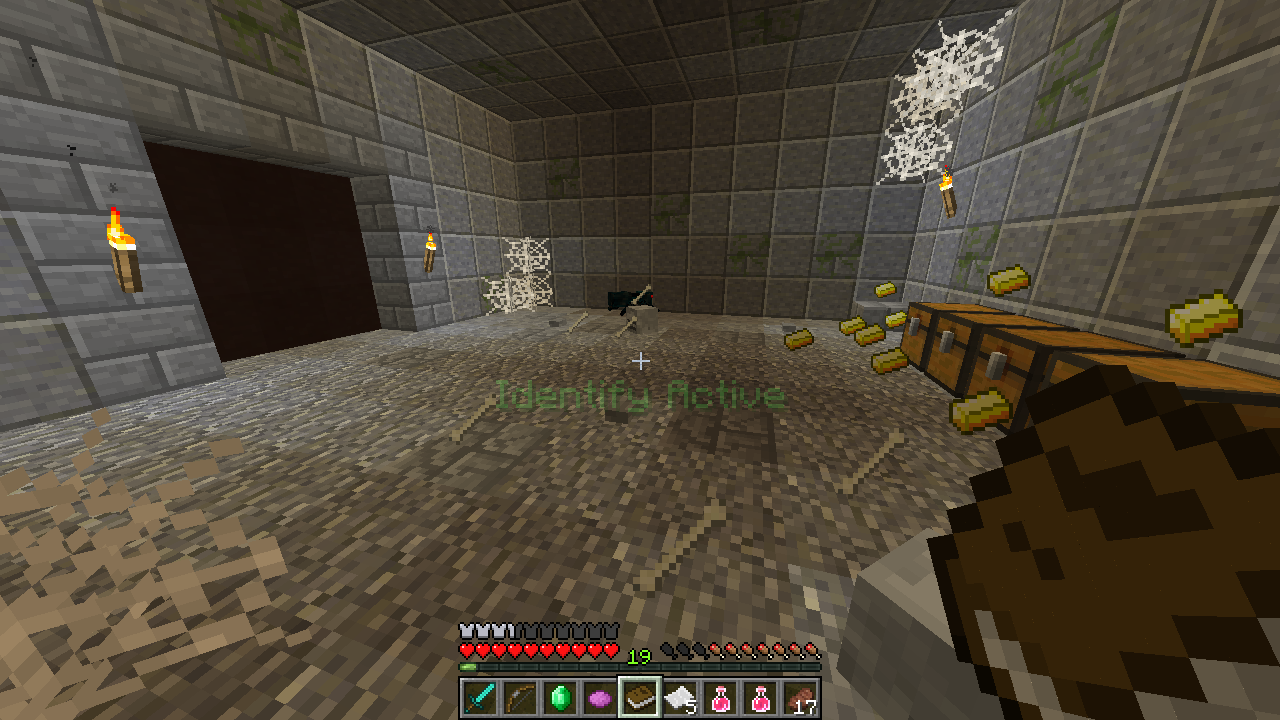
Task: Choose the bow in the hotbar
Action: pyautogui.click(x=519, y=698)
